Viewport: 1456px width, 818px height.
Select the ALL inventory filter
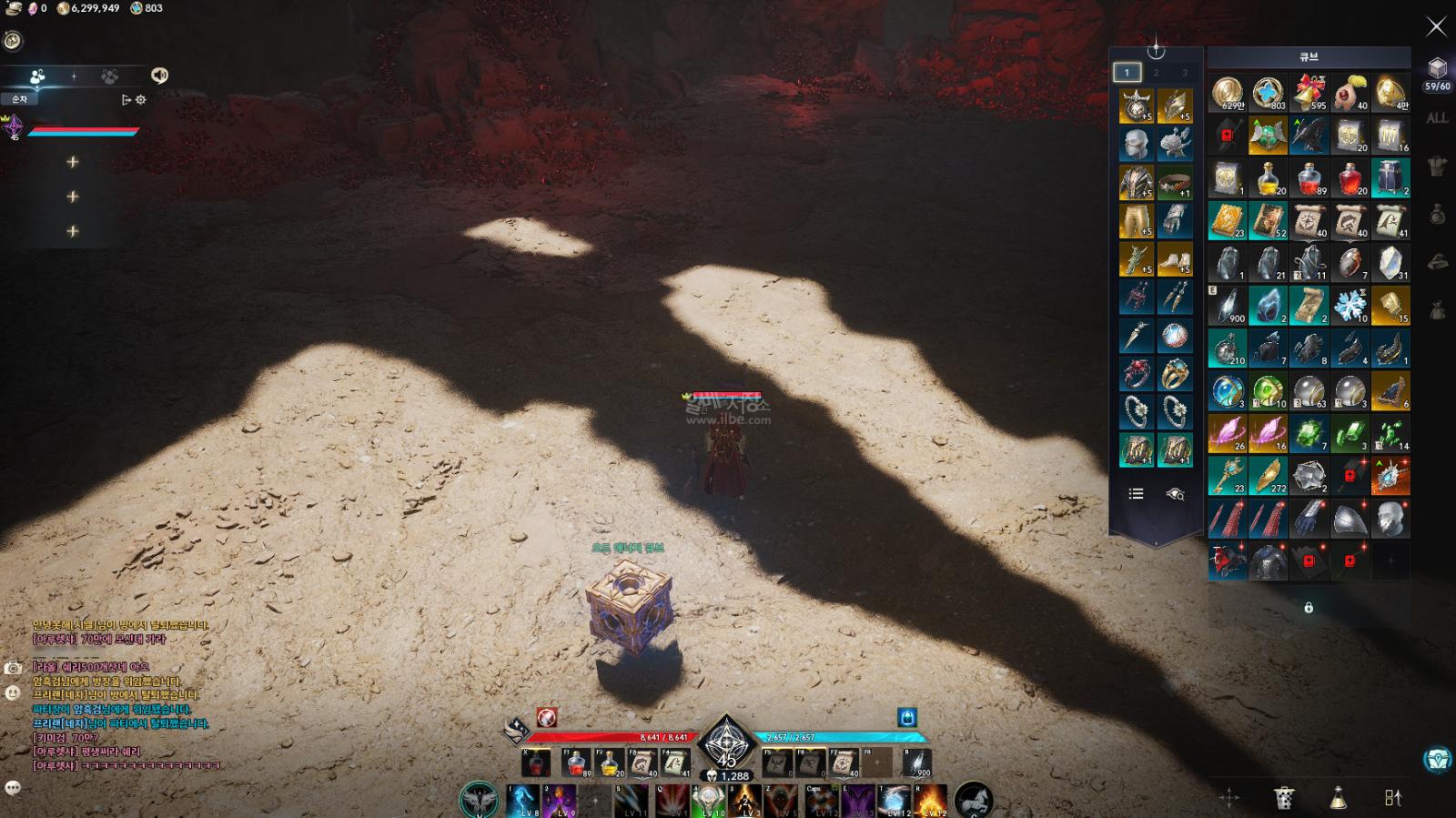click(1437, 118)
